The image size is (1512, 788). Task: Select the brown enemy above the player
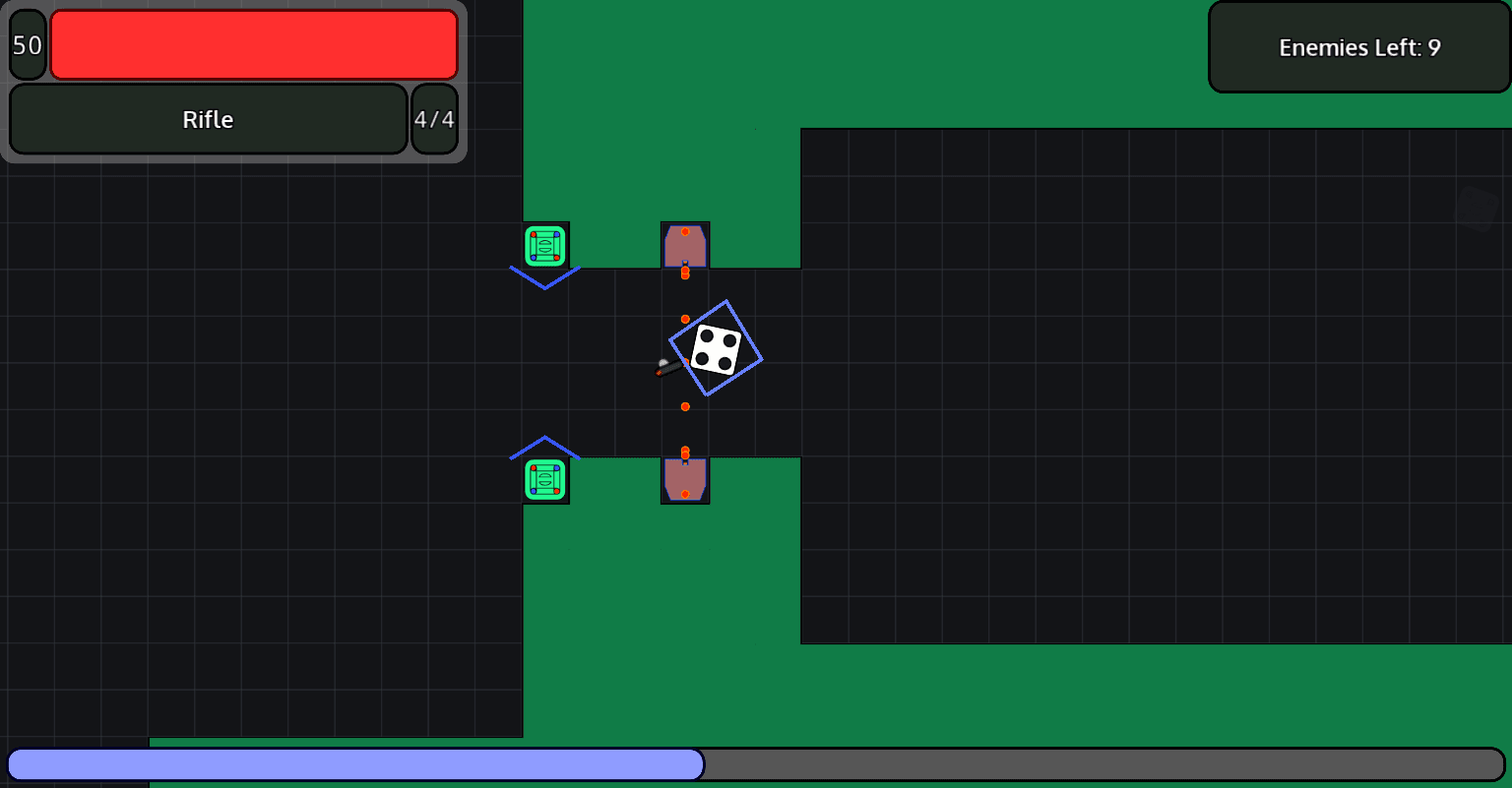coord(685,246)
